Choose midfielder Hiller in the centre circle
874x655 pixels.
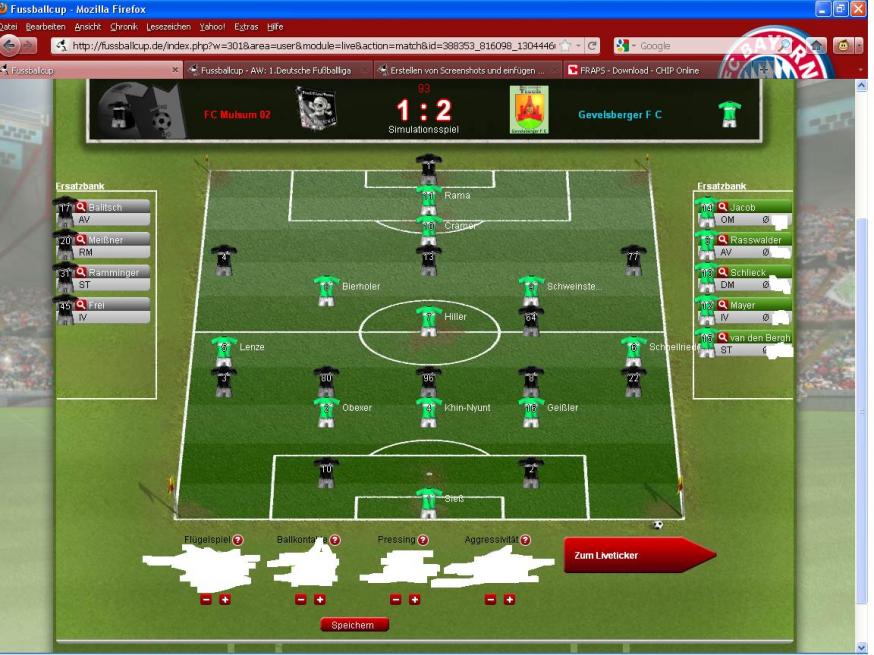point(429,320)
